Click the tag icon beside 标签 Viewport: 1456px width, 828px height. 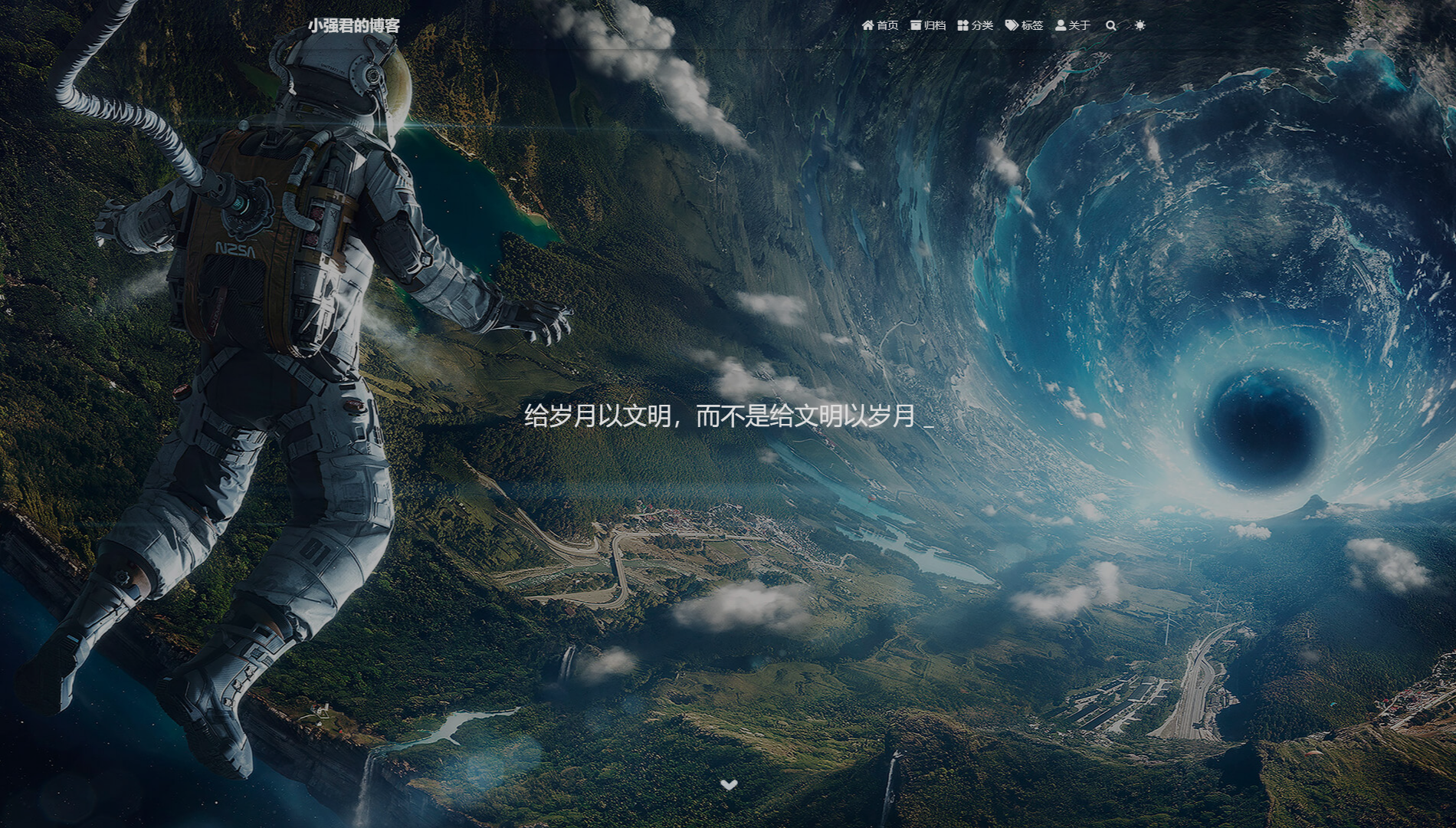point(1010,25)
